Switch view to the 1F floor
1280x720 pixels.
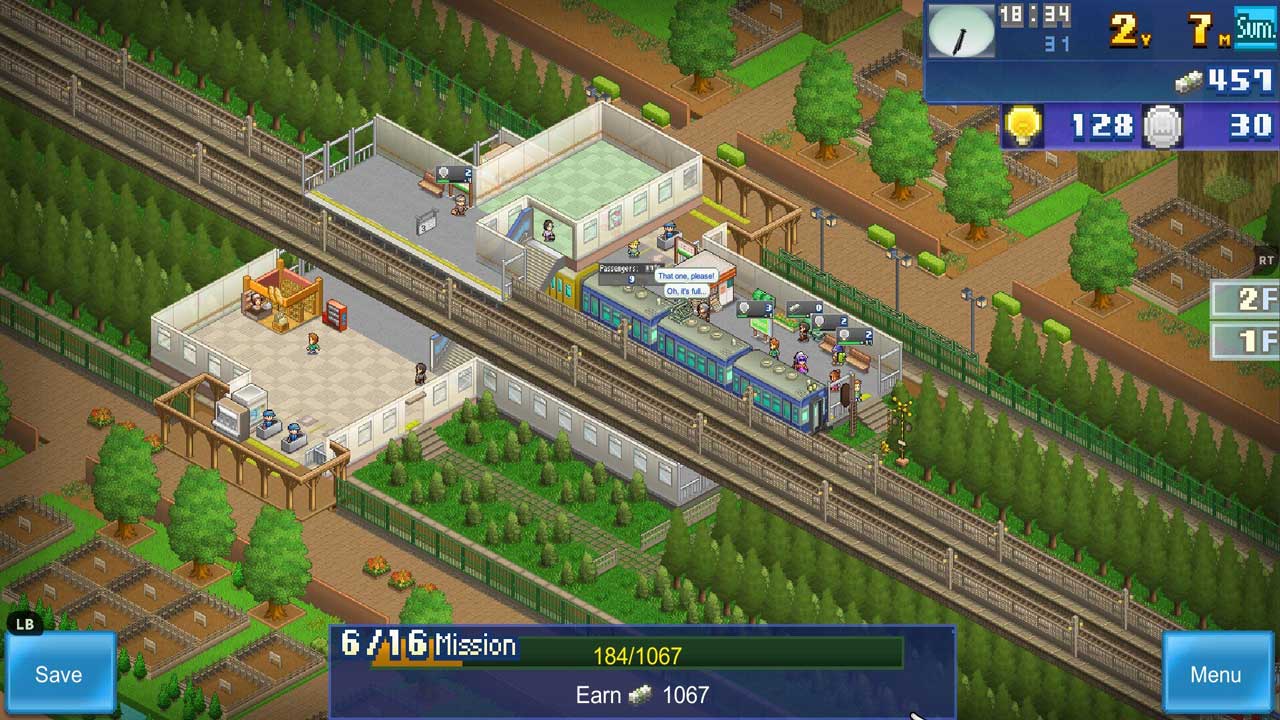[x=1247, y=340]
